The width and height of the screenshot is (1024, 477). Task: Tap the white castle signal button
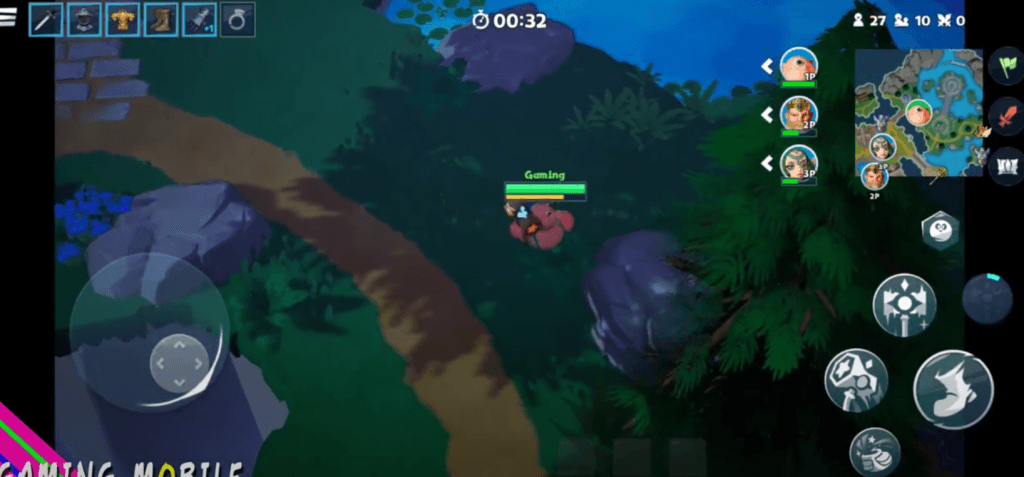(1004, 165)
